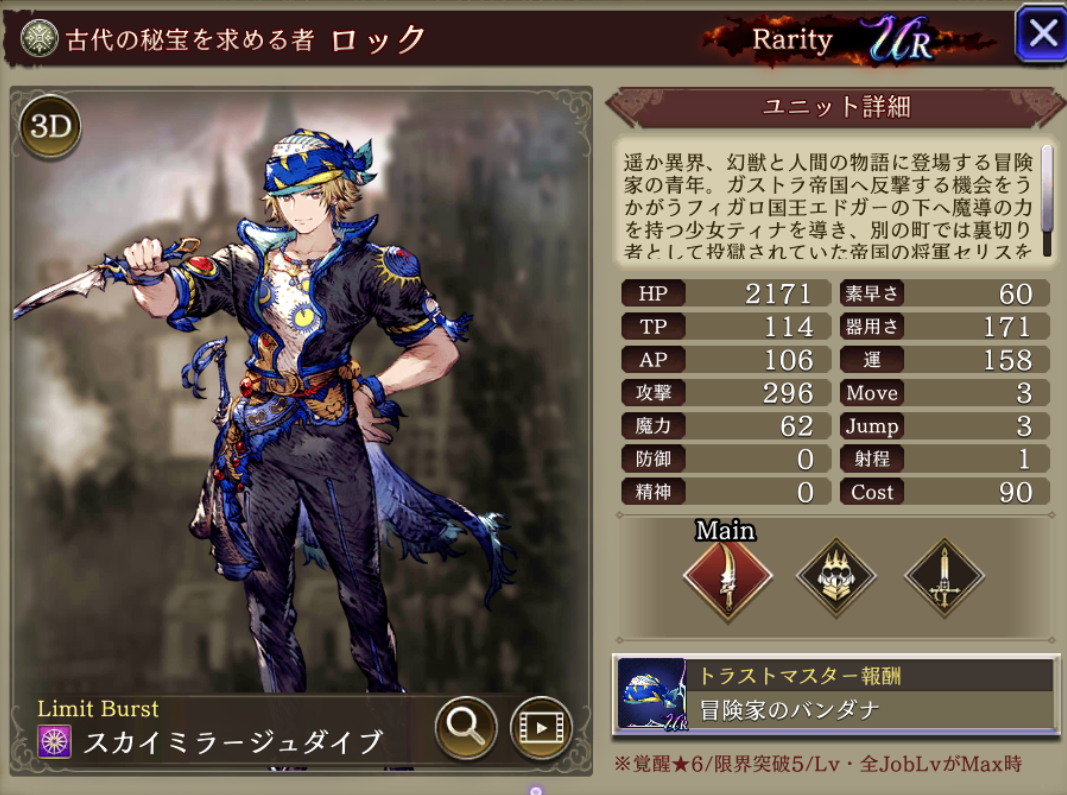Play the Limit Burst preview video
This screenshot has height=795, width=1067.
click(541, 727)
